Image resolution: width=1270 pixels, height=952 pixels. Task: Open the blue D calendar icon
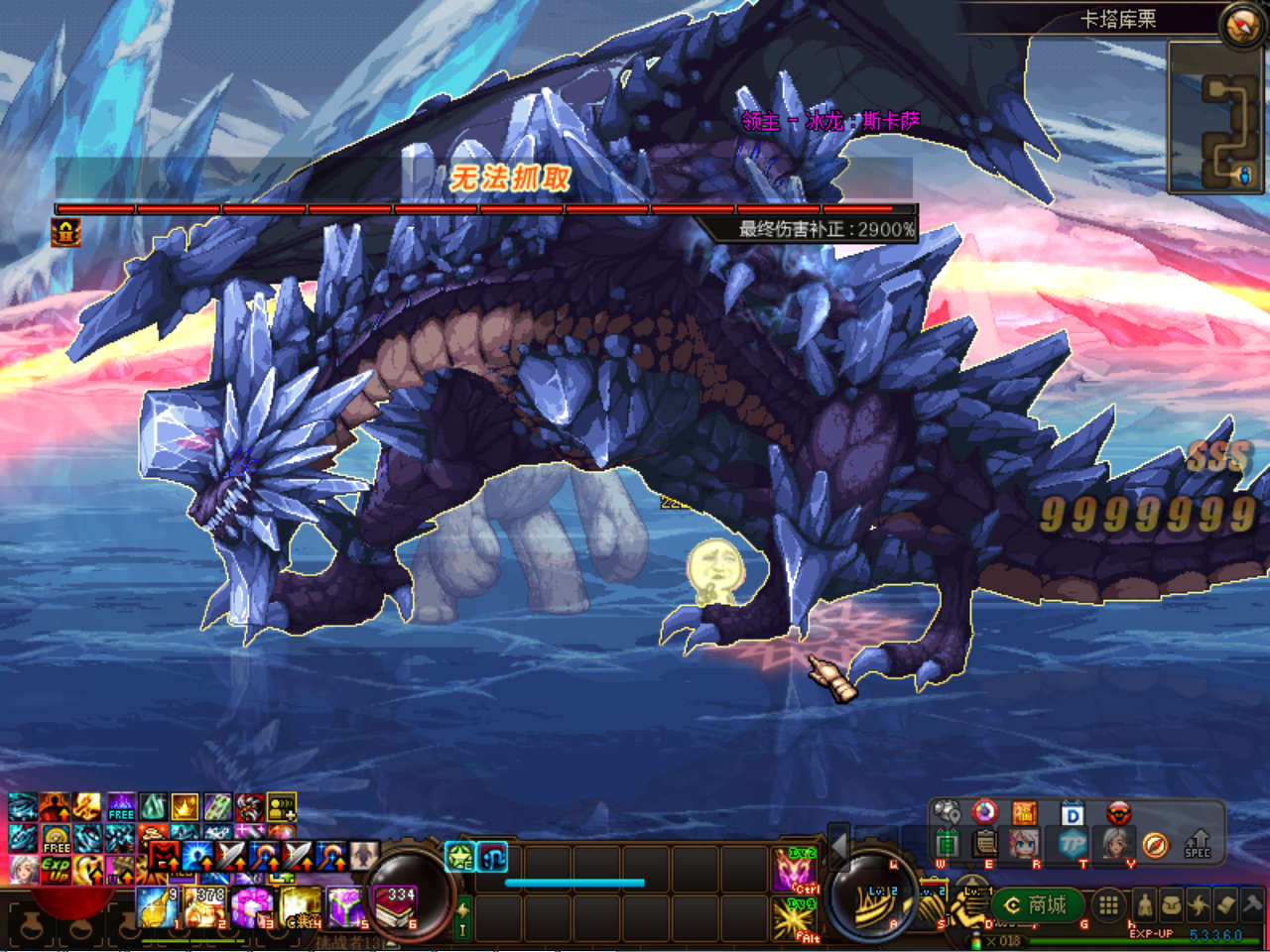pos(1073,814)
